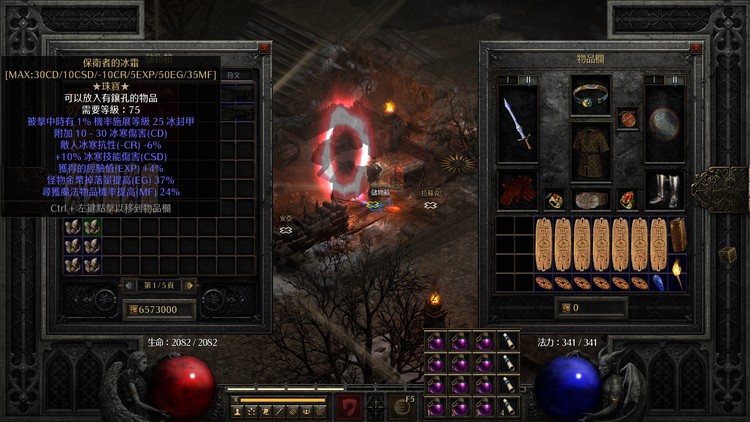The width and height of the screenshot is (750, 422).
Task: Go to the previous stash page
Action: point(131,285)
